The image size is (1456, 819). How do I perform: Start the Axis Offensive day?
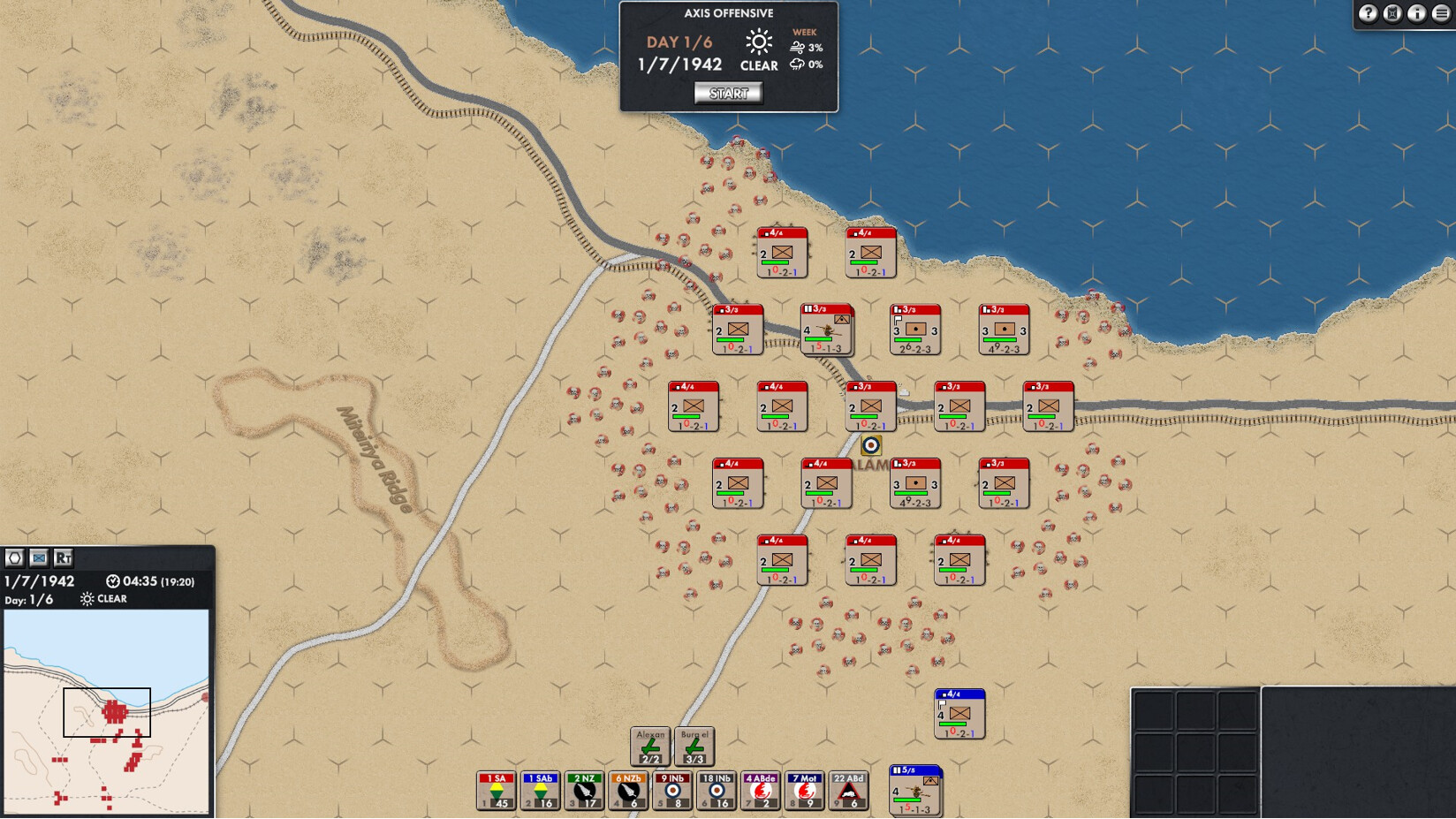728,94
